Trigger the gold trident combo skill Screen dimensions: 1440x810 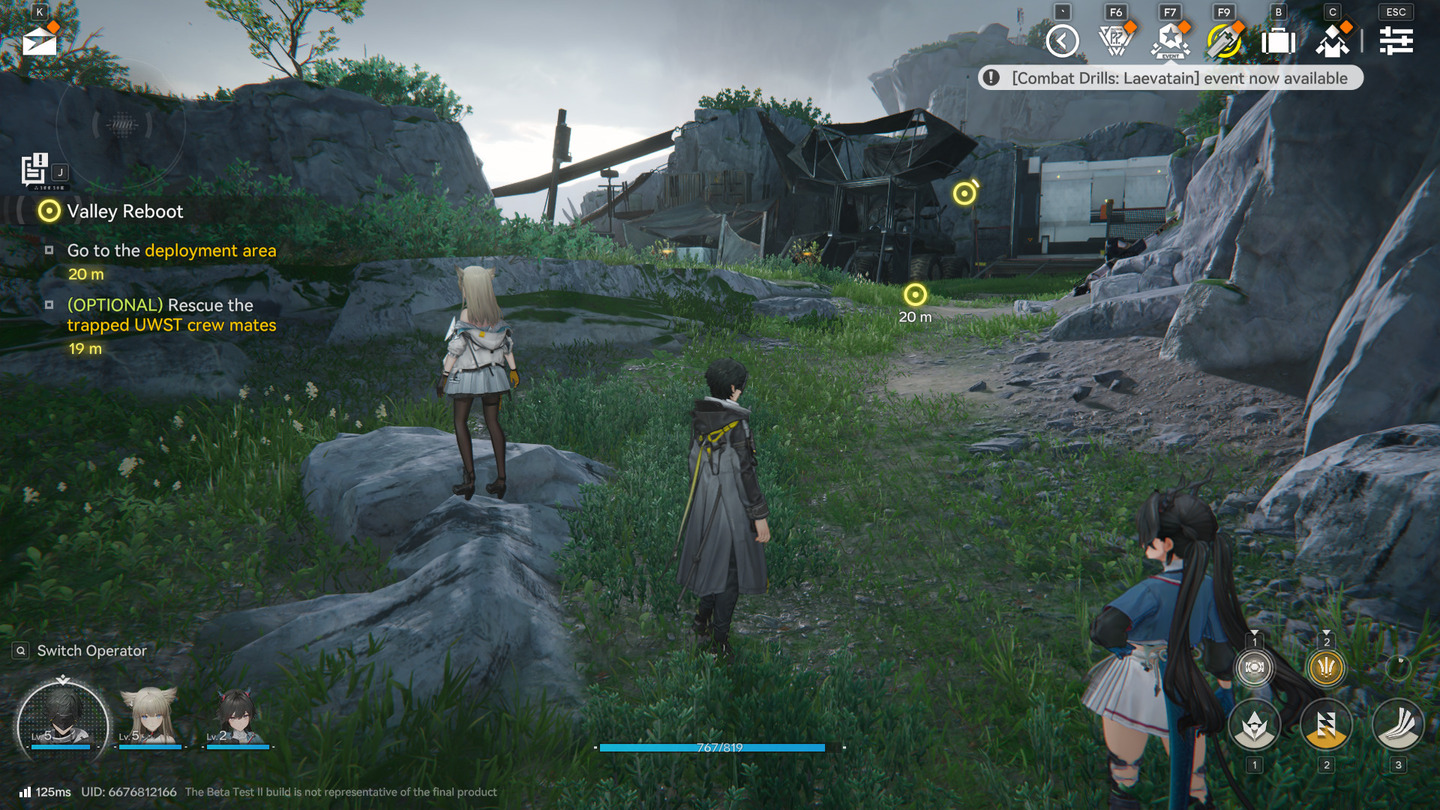tap(1326, 668)
